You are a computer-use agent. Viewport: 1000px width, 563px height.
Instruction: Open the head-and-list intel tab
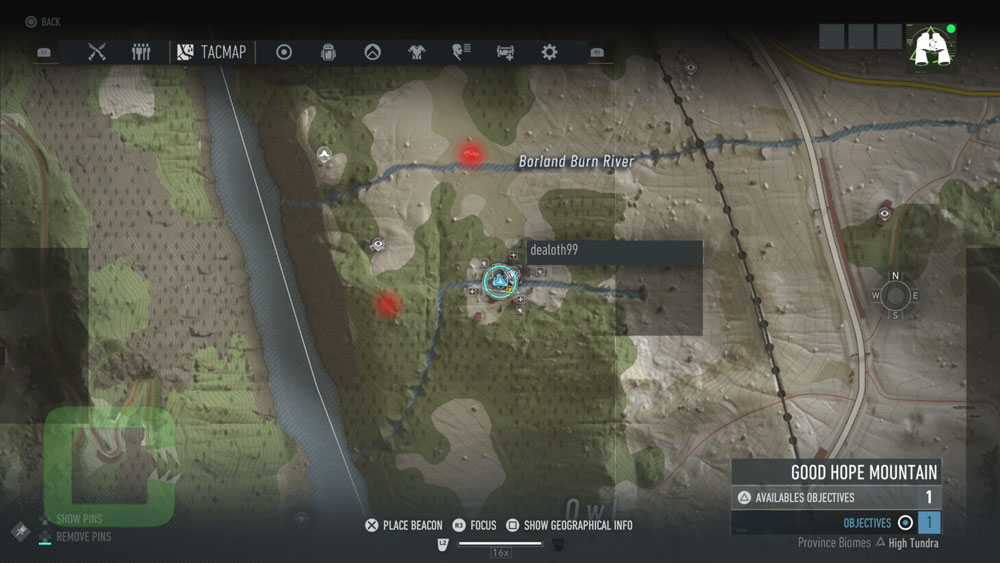tap(461, 52)
